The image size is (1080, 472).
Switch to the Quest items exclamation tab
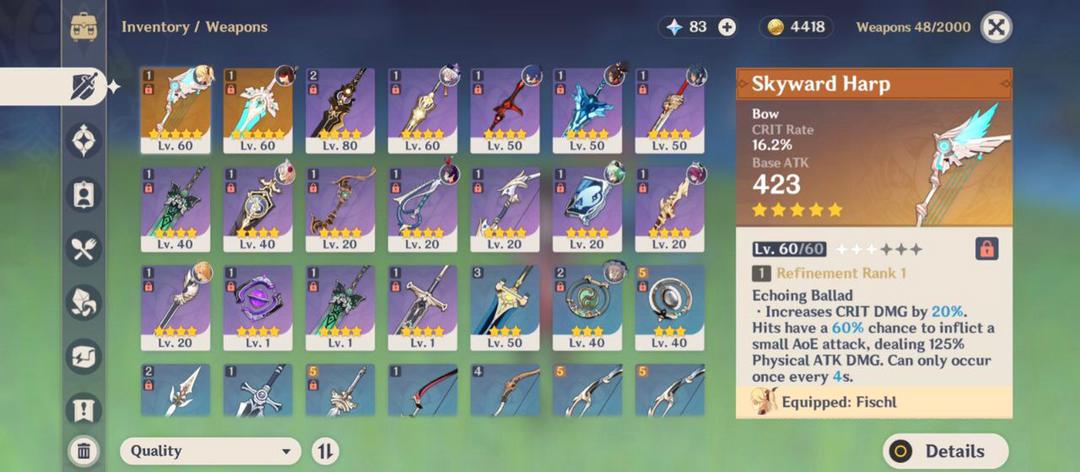(84, 408)
